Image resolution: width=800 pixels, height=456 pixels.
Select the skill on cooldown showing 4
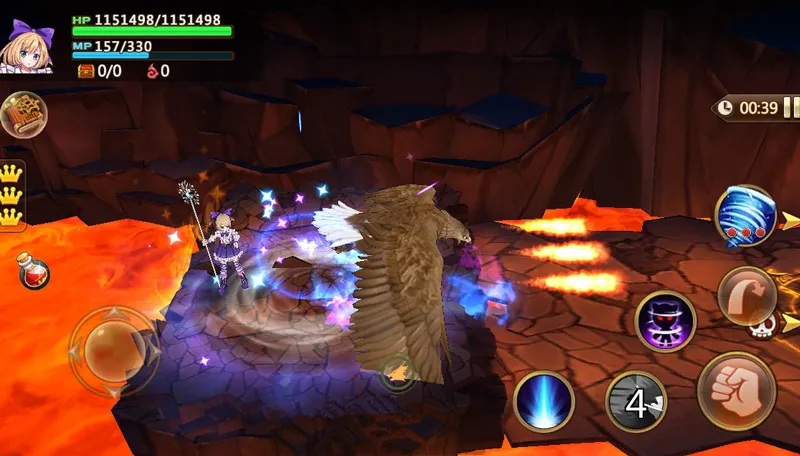click(x=636, y=402)
